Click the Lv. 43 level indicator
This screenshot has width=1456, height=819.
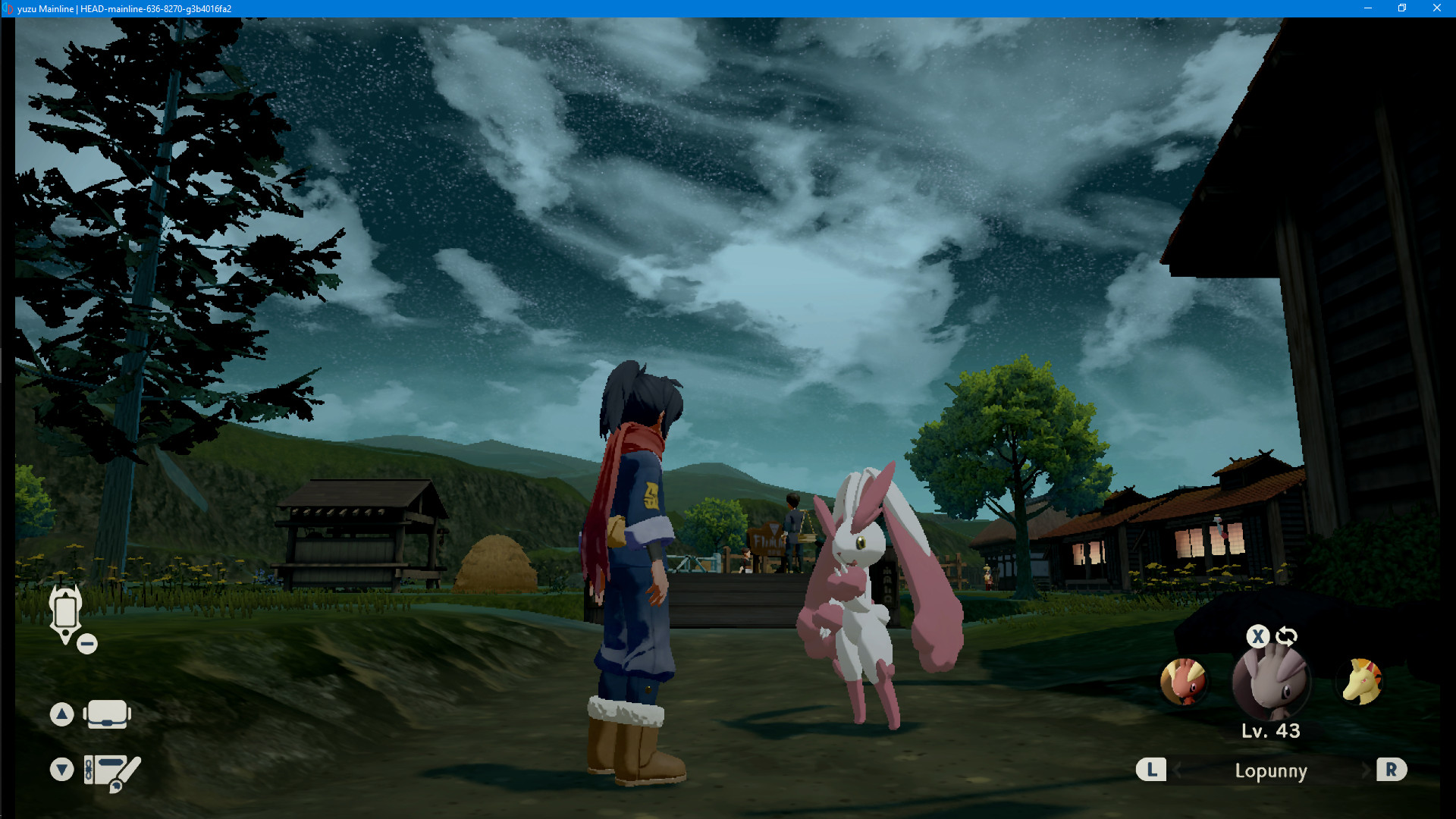tap(1272, 732)
